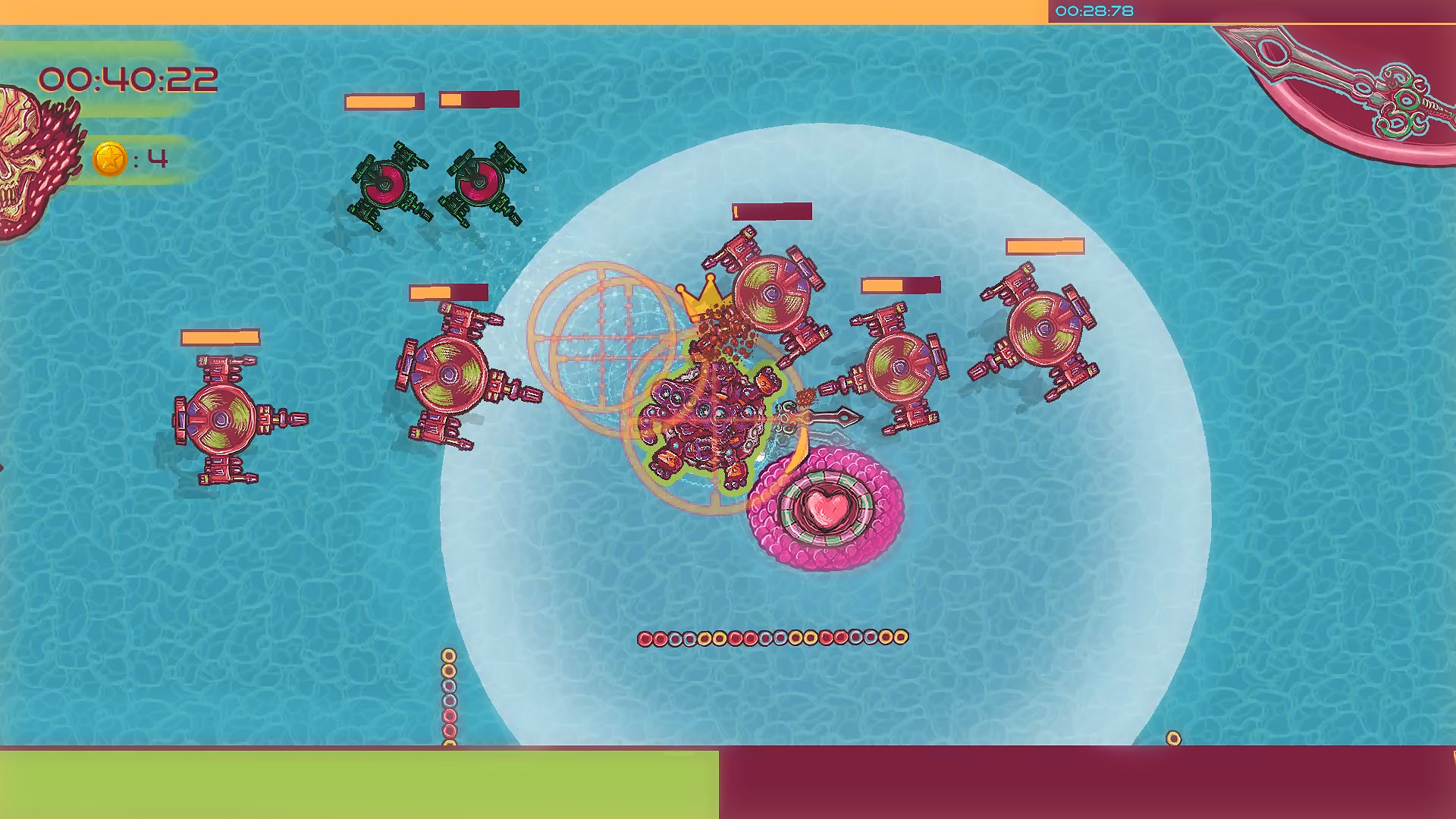1456x819 pixels.
Task: Select the right green turret enemy
Action: [482, 182]
